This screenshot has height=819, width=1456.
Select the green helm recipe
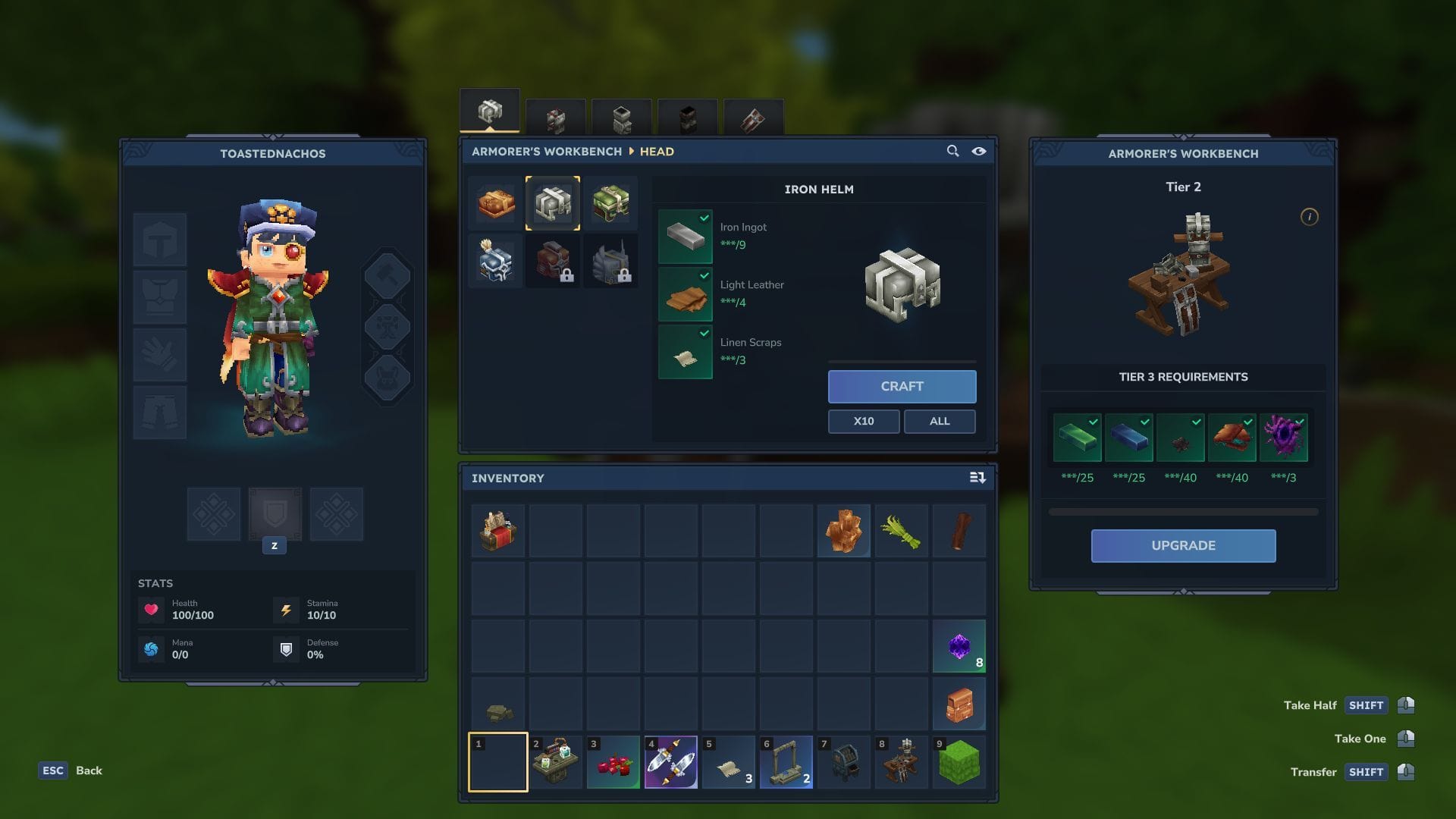point(610,203)
